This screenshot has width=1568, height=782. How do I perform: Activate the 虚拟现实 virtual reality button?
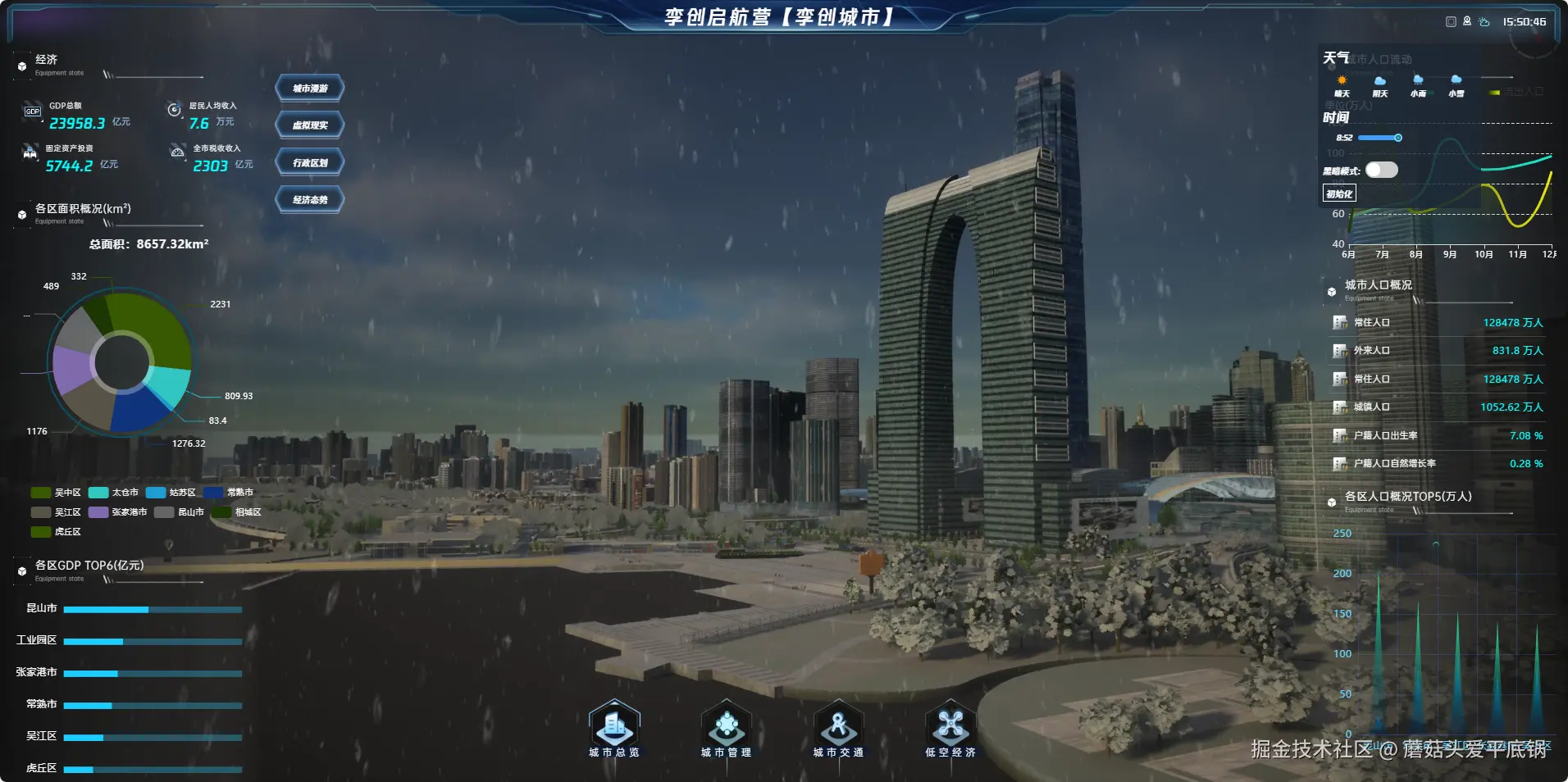[310, 125]
